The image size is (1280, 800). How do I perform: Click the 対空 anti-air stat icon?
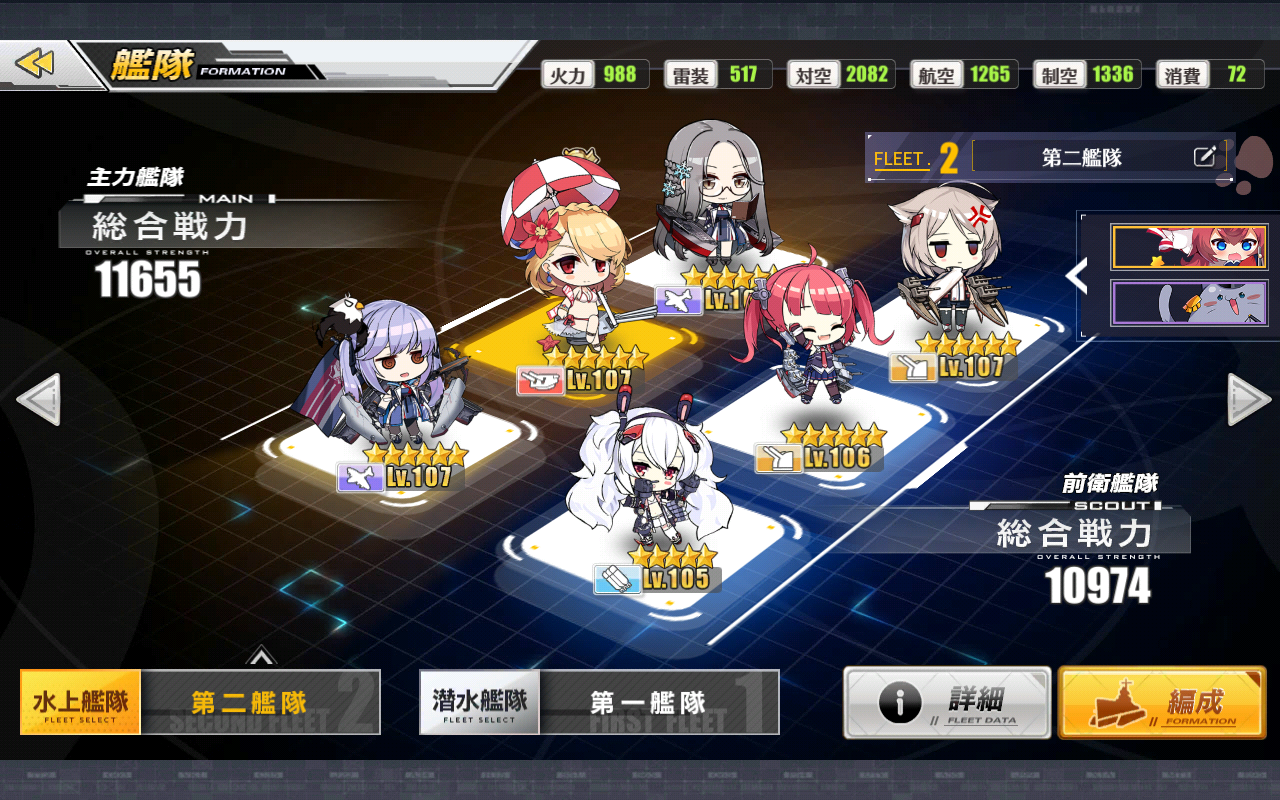(813, 74)
